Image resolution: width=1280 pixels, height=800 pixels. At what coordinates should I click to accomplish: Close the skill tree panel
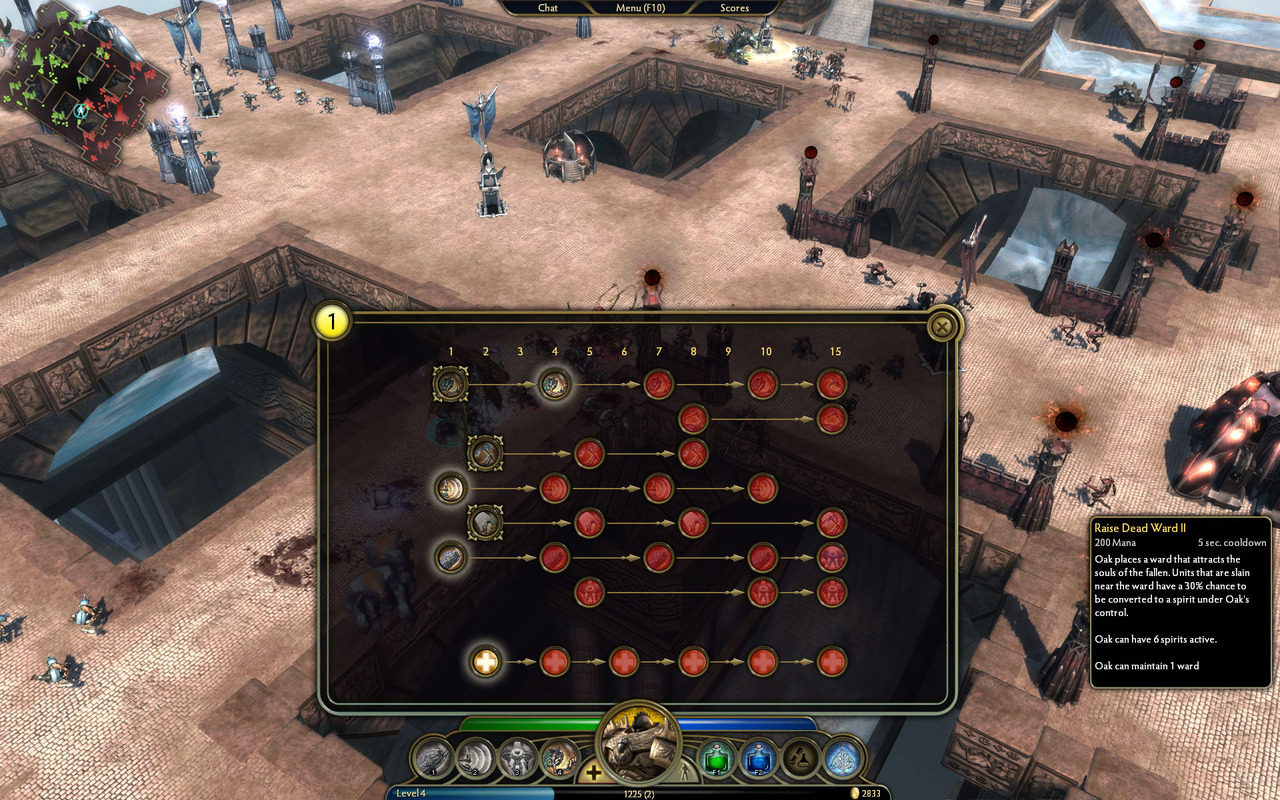coord(941,327)
